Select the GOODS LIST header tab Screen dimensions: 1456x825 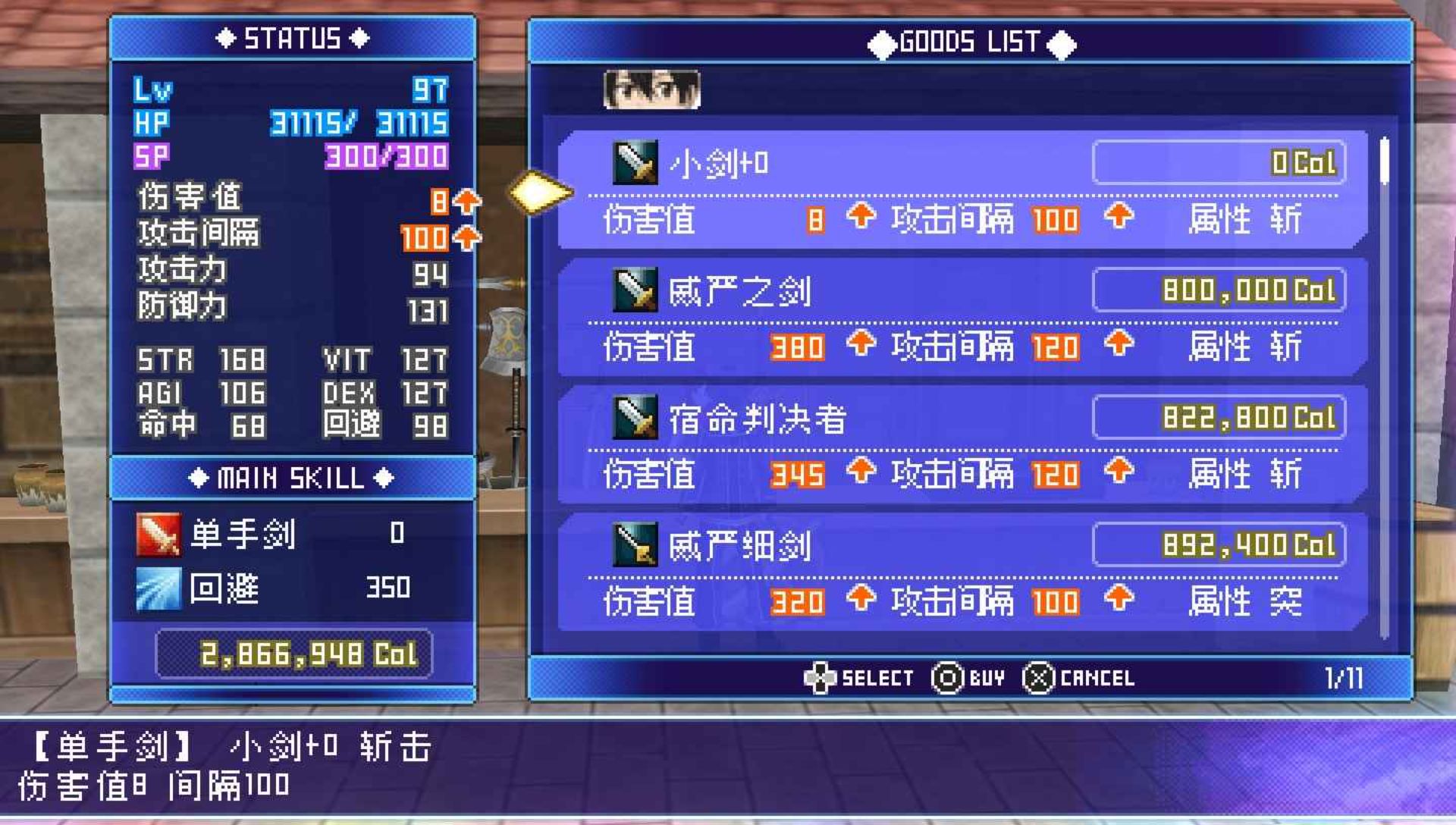pos(971,42)
